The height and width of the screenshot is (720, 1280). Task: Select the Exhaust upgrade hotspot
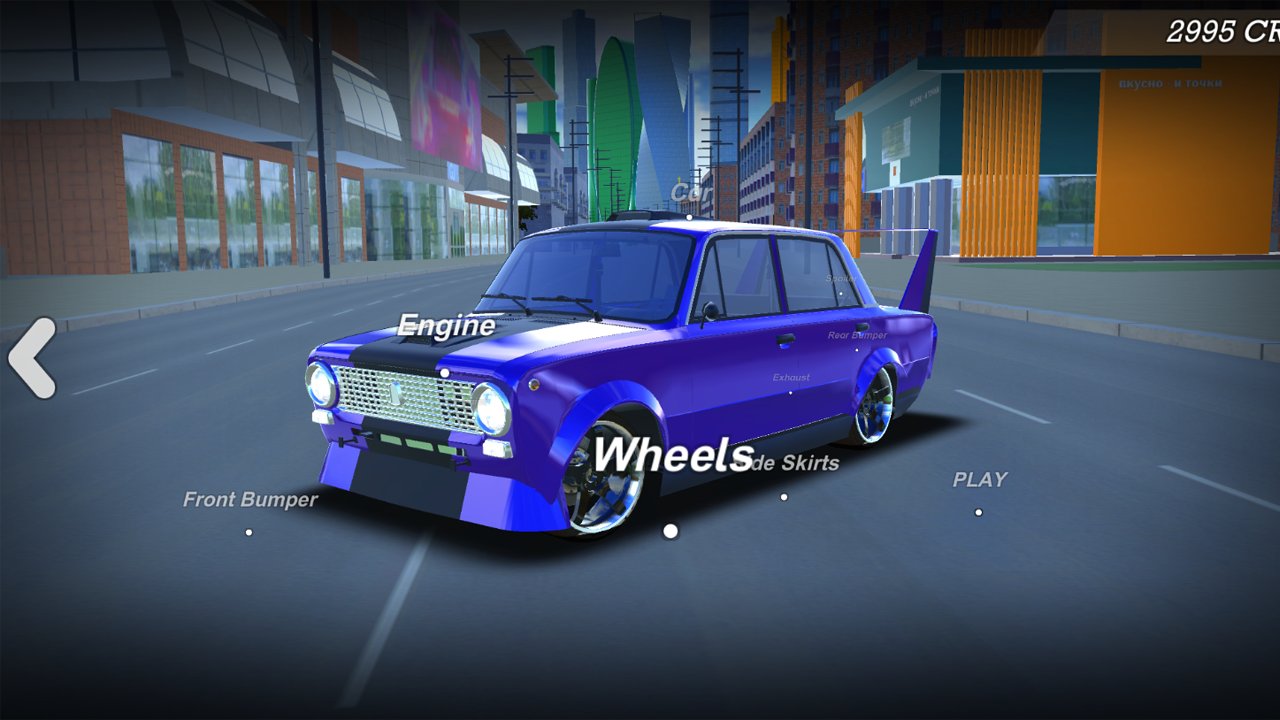click(x=792, y=391)
